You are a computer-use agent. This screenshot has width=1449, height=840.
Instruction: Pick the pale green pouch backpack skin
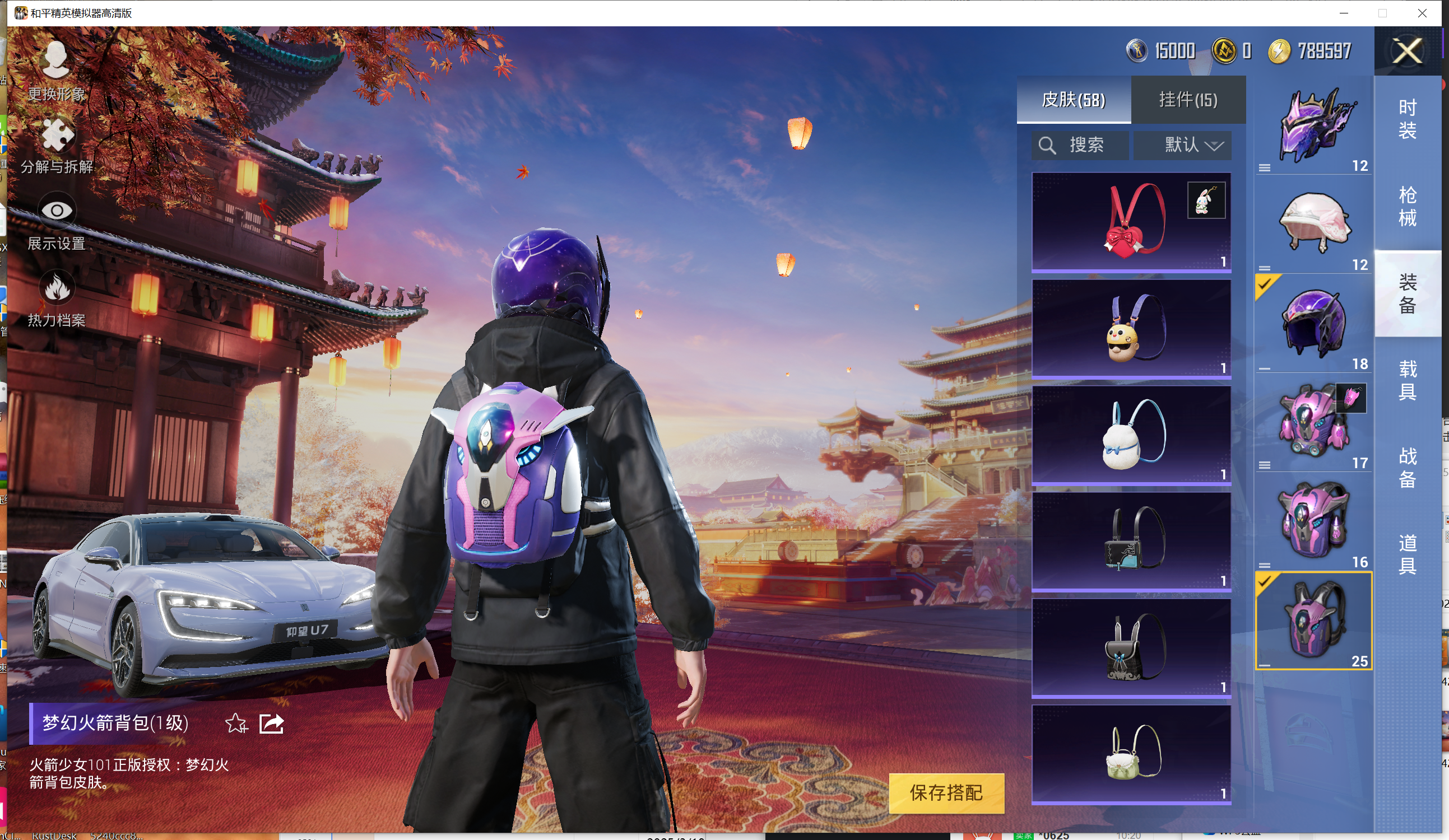click(x=1130, y=754)
